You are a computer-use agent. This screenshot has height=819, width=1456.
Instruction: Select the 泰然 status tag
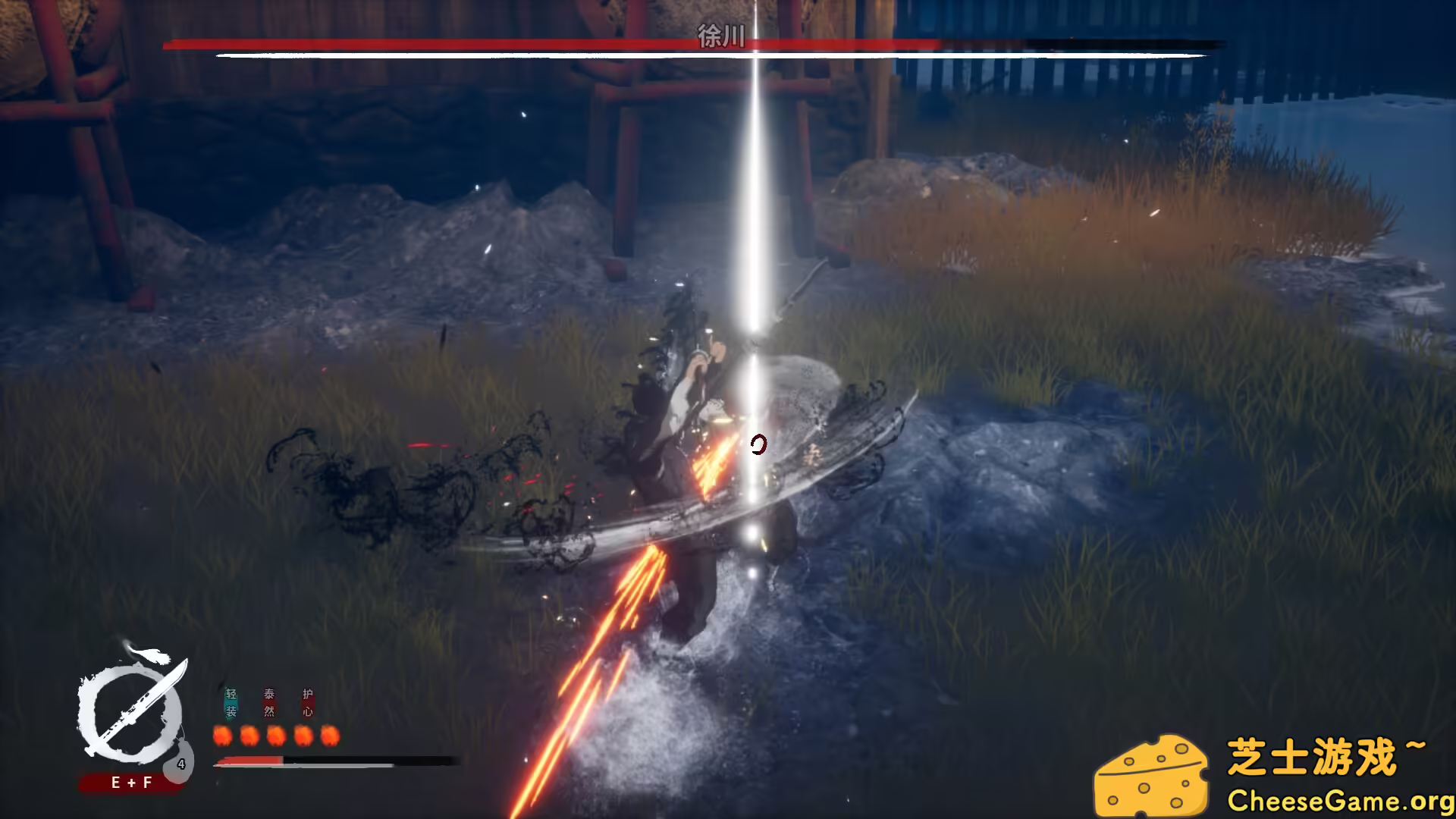click(x=269, y=703)
